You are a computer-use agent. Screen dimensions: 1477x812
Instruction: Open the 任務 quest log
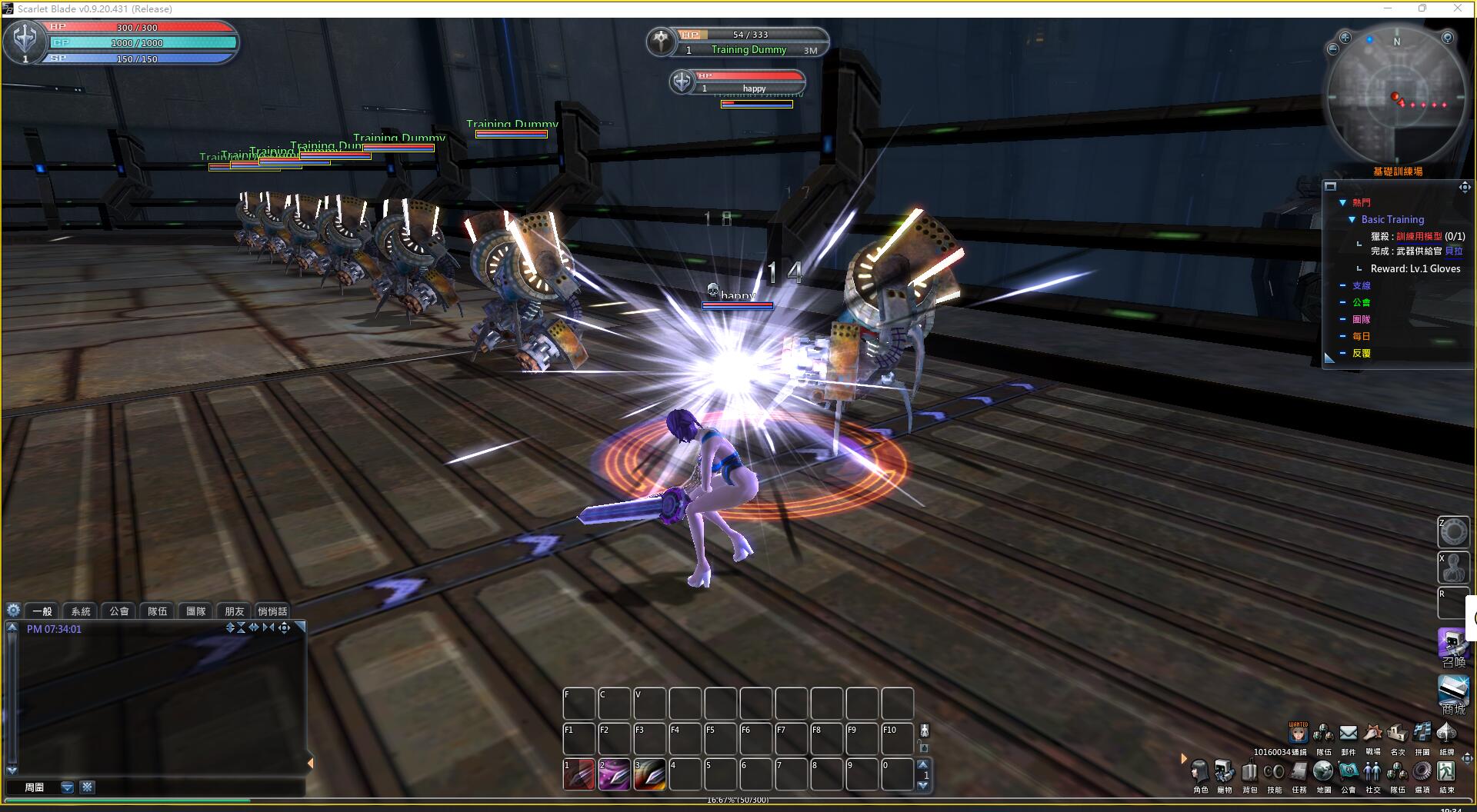point(1299,771)
